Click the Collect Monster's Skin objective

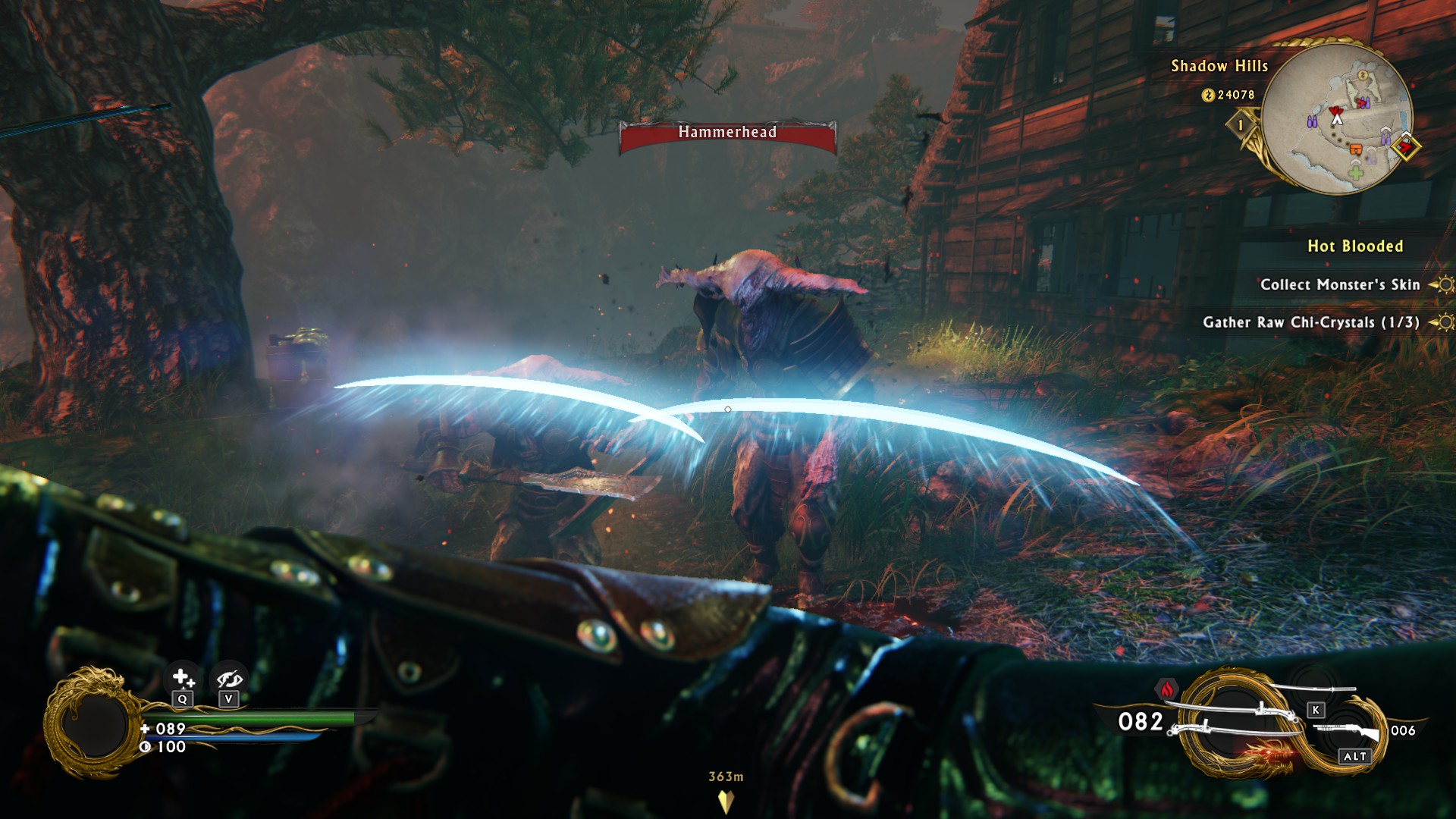[x=1339, y=285]
